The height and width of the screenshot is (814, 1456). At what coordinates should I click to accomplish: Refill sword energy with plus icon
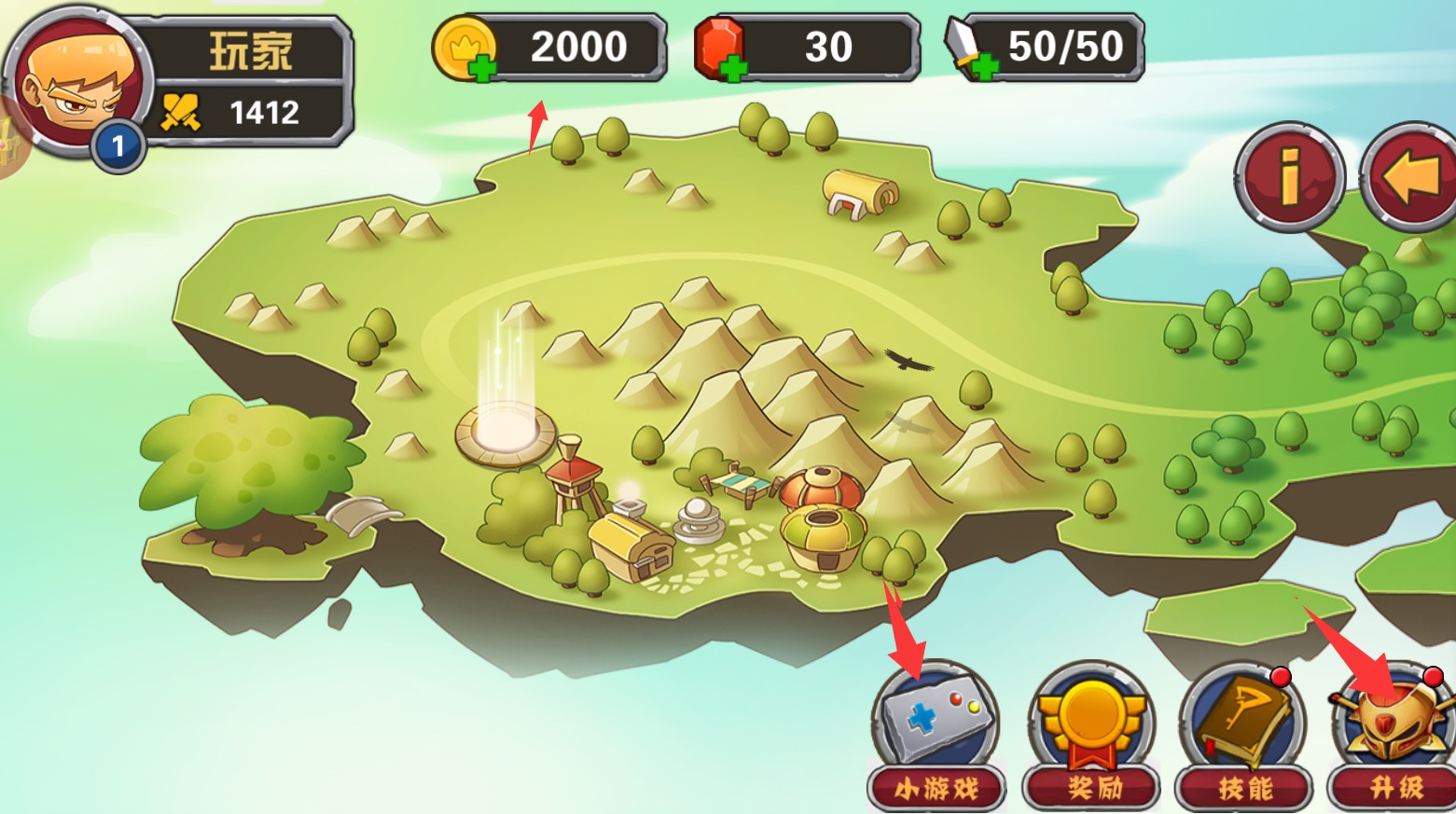click(984, 67)
